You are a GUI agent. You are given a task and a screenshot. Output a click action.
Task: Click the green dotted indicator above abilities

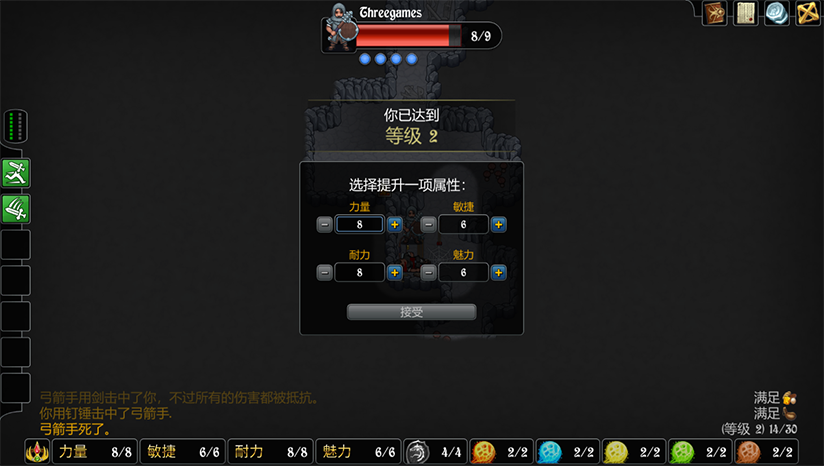click(15, 128)
